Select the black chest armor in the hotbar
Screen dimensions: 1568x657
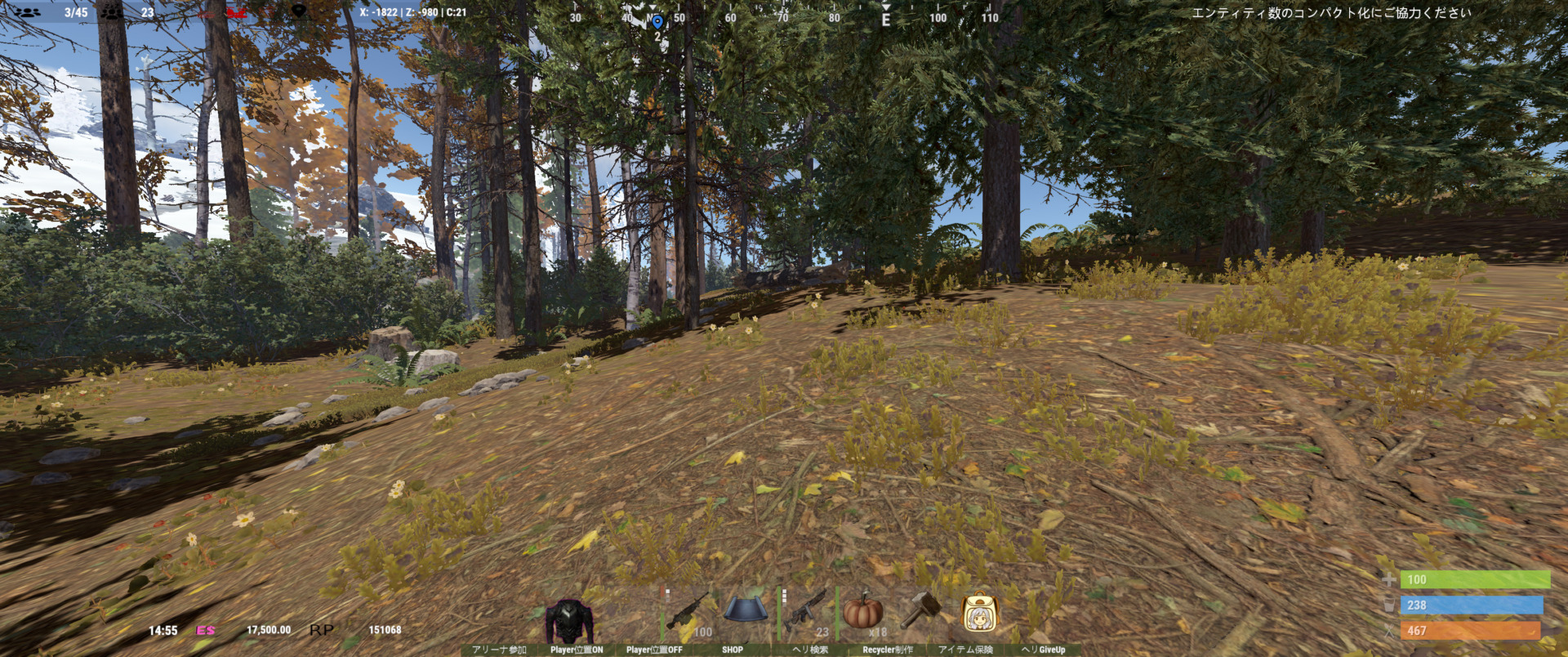click(x=570, y=613)
